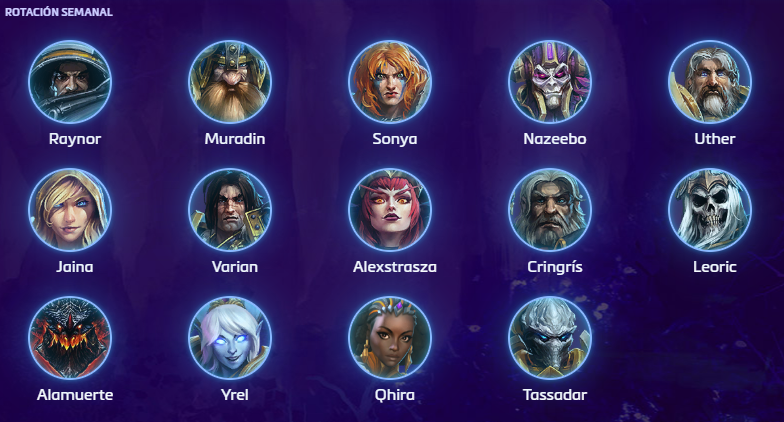Choose Muradin from the weekly rotation
The width and height of the screenshot is (784, 422).
[230, 81]
